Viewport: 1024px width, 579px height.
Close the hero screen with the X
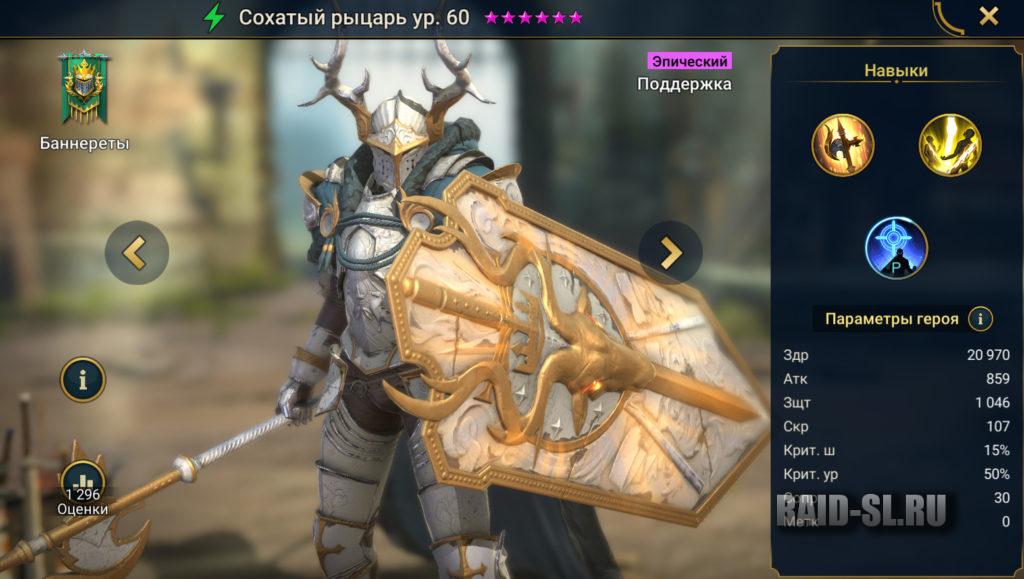988,16
